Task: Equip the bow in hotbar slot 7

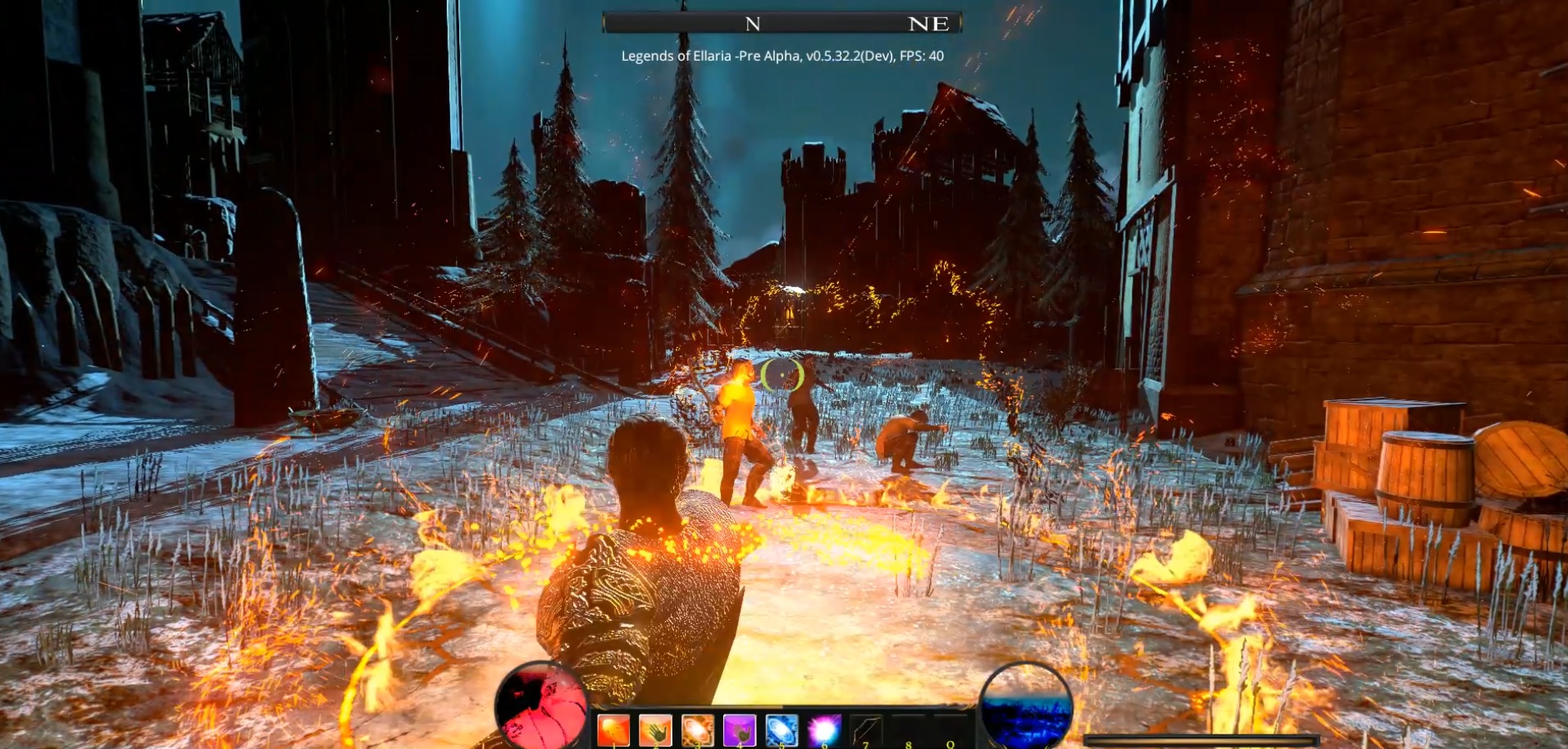Action: pyautogui.click(x=867, y=729)
